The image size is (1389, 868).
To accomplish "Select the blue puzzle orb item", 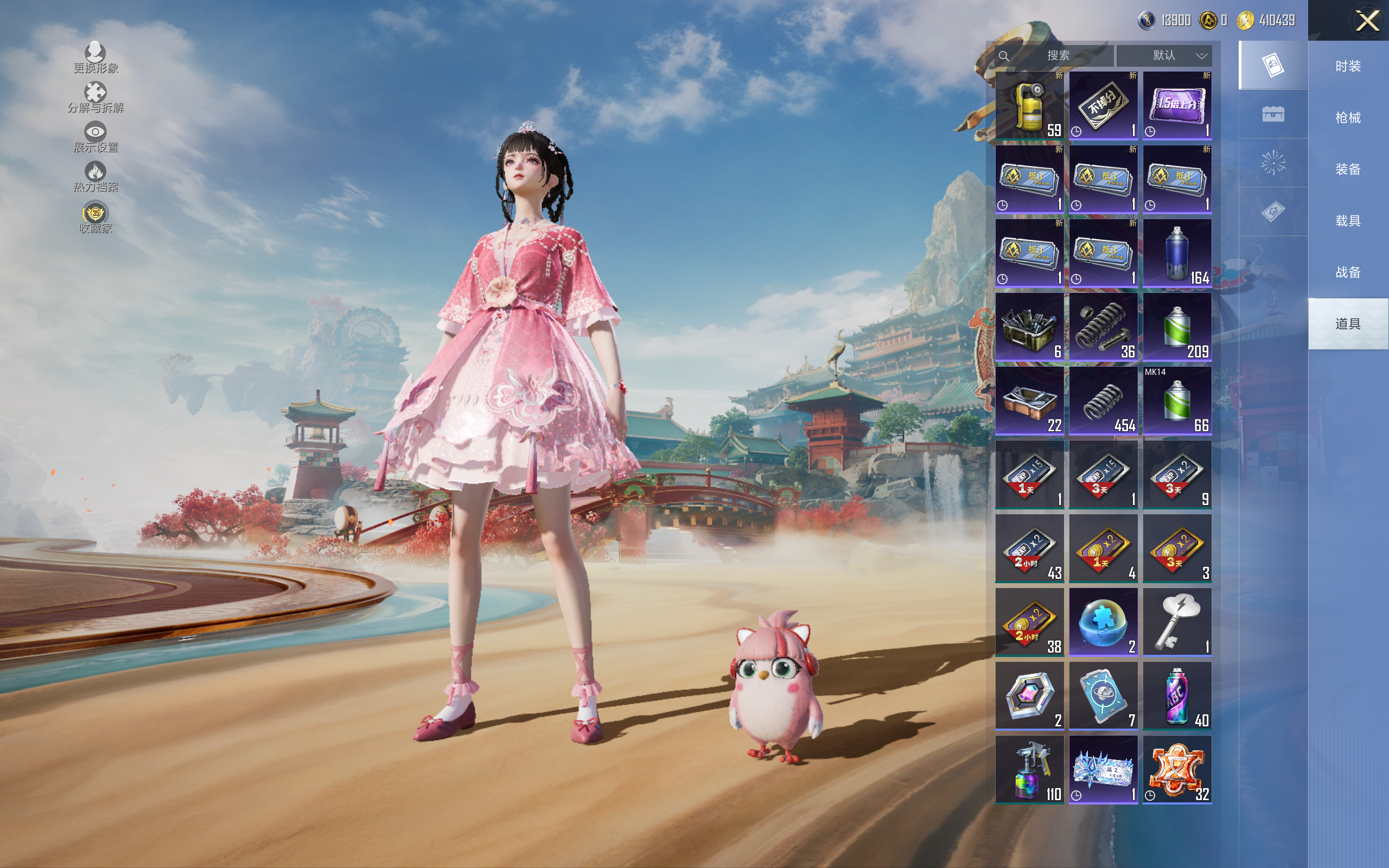I will [1103, 622].
